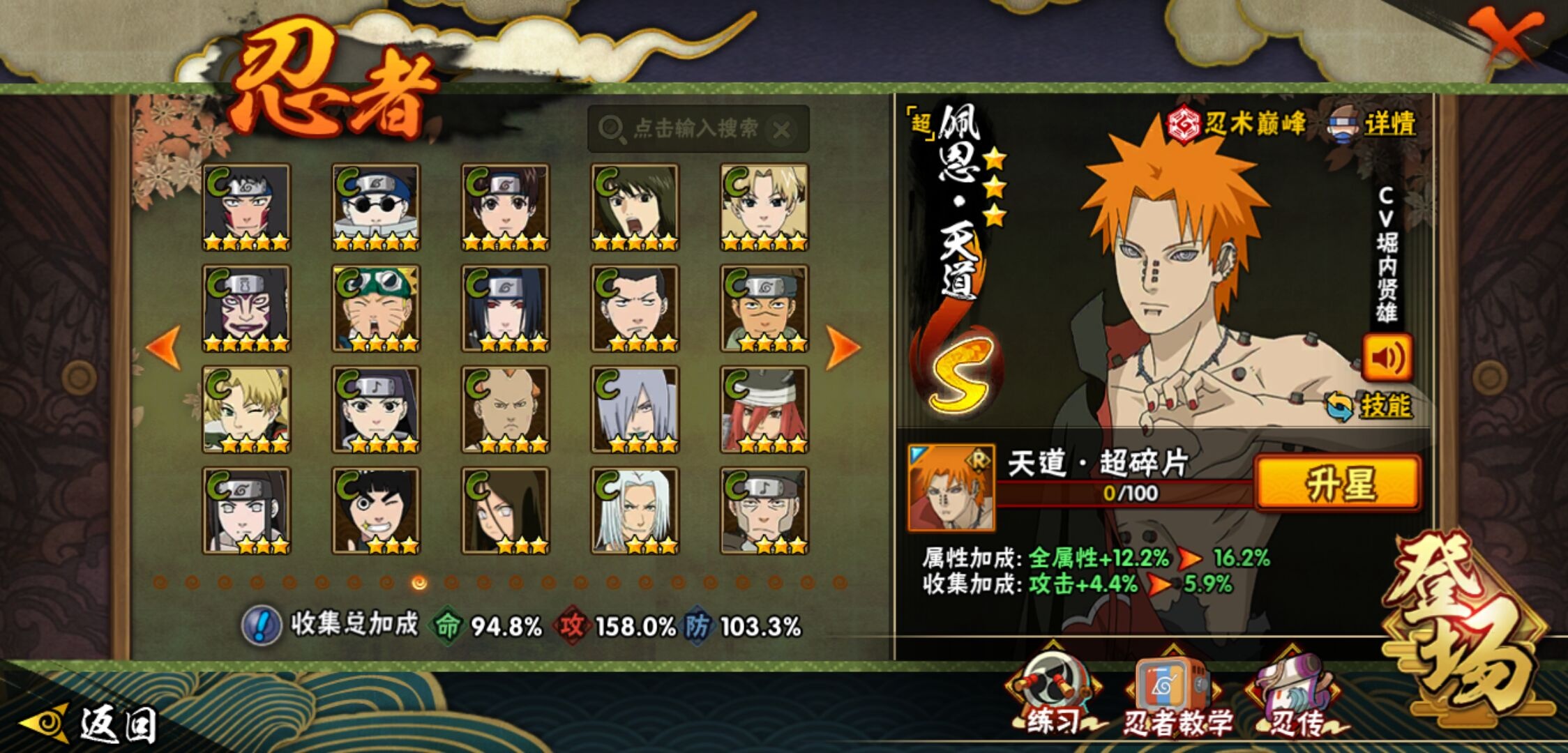Choose the red-haired ninja with white headwrap
Image resolution: width=1568 pixels, height=753 pixels.
tap(764, 409)
